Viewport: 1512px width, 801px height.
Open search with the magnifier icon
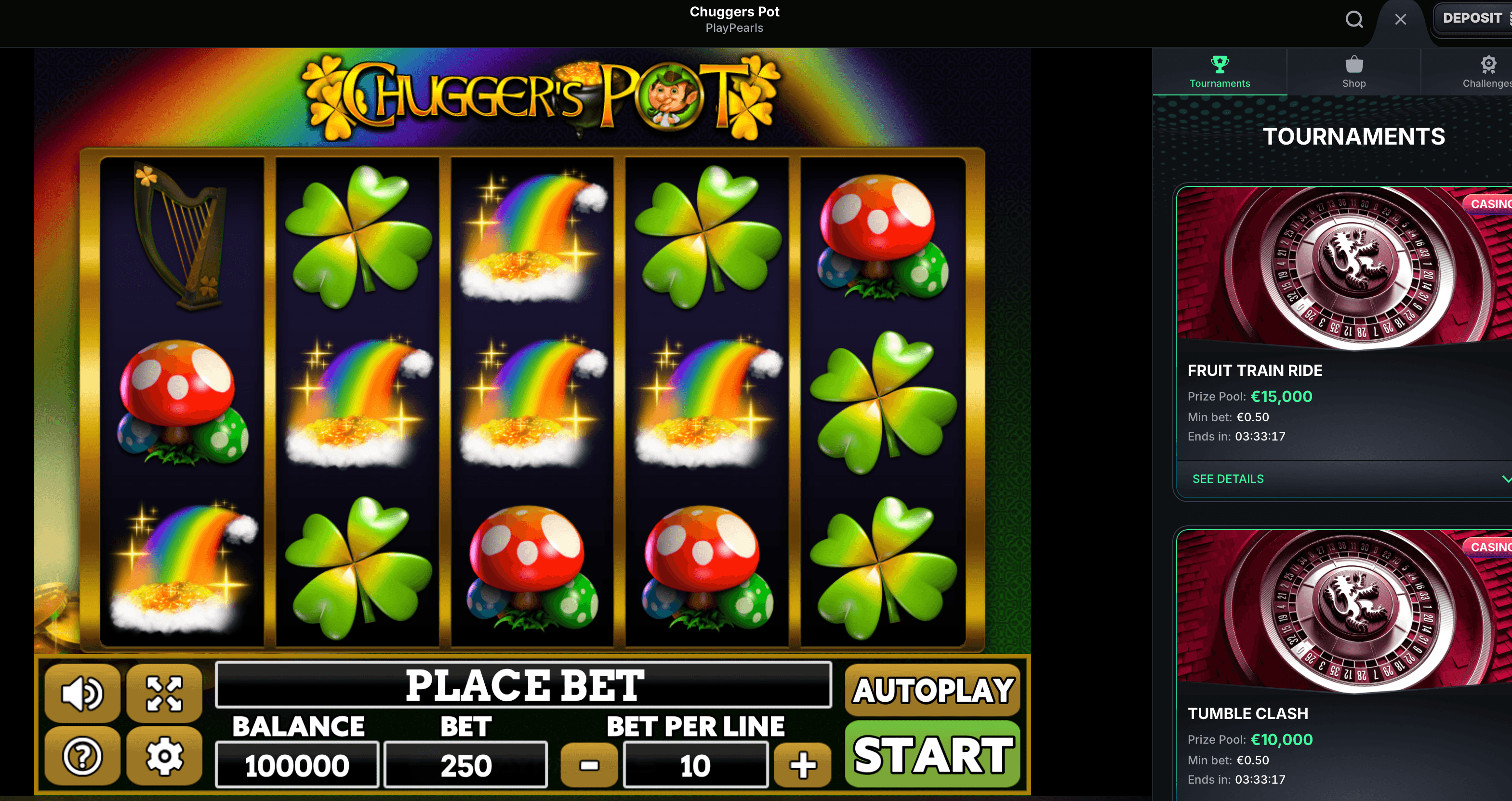[x=1354, y=19]
